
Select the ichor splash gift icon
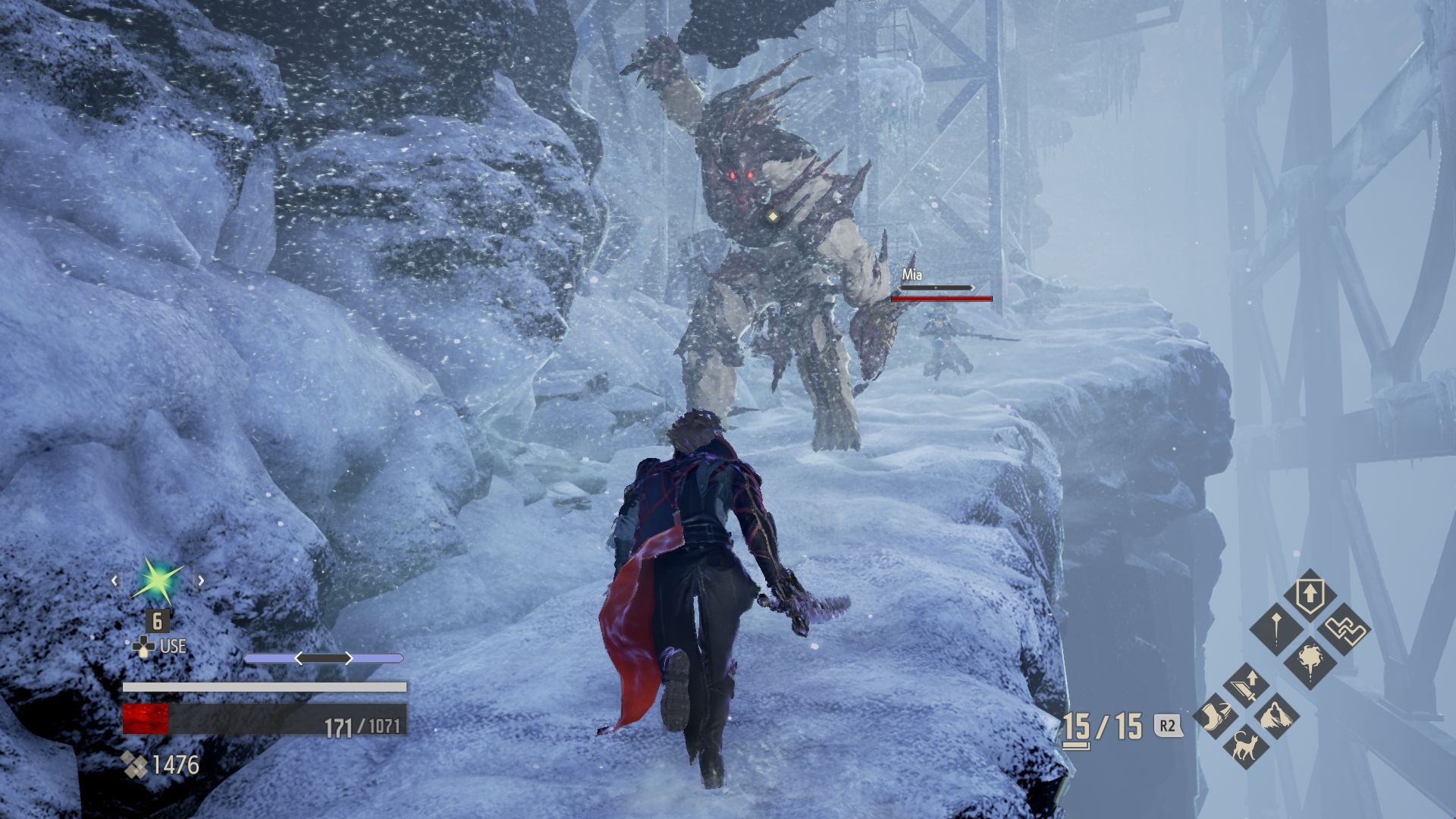tap(1310, 660)
